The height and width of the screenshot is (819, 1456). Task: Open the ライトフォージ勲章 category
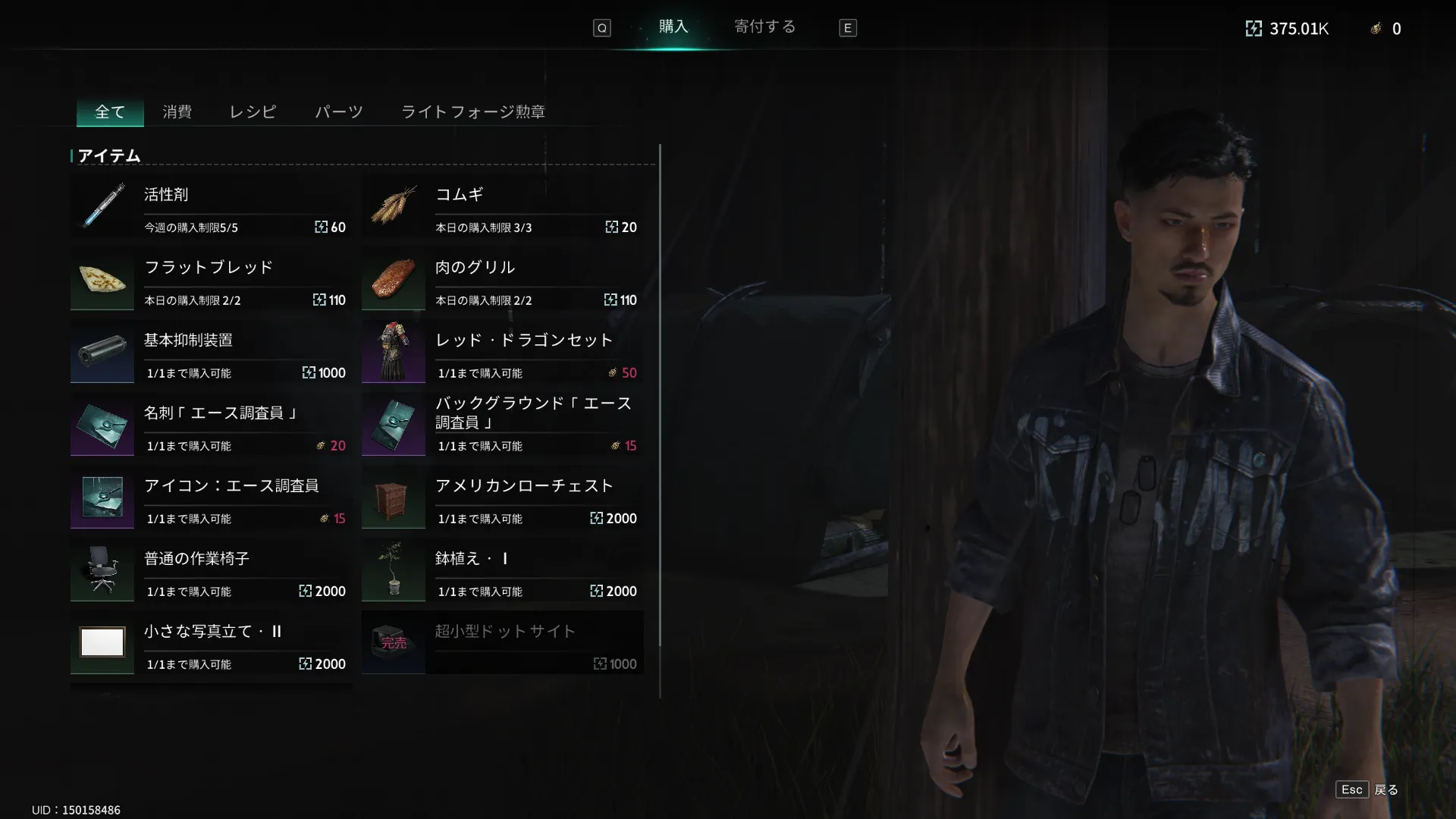pos(472,112)
